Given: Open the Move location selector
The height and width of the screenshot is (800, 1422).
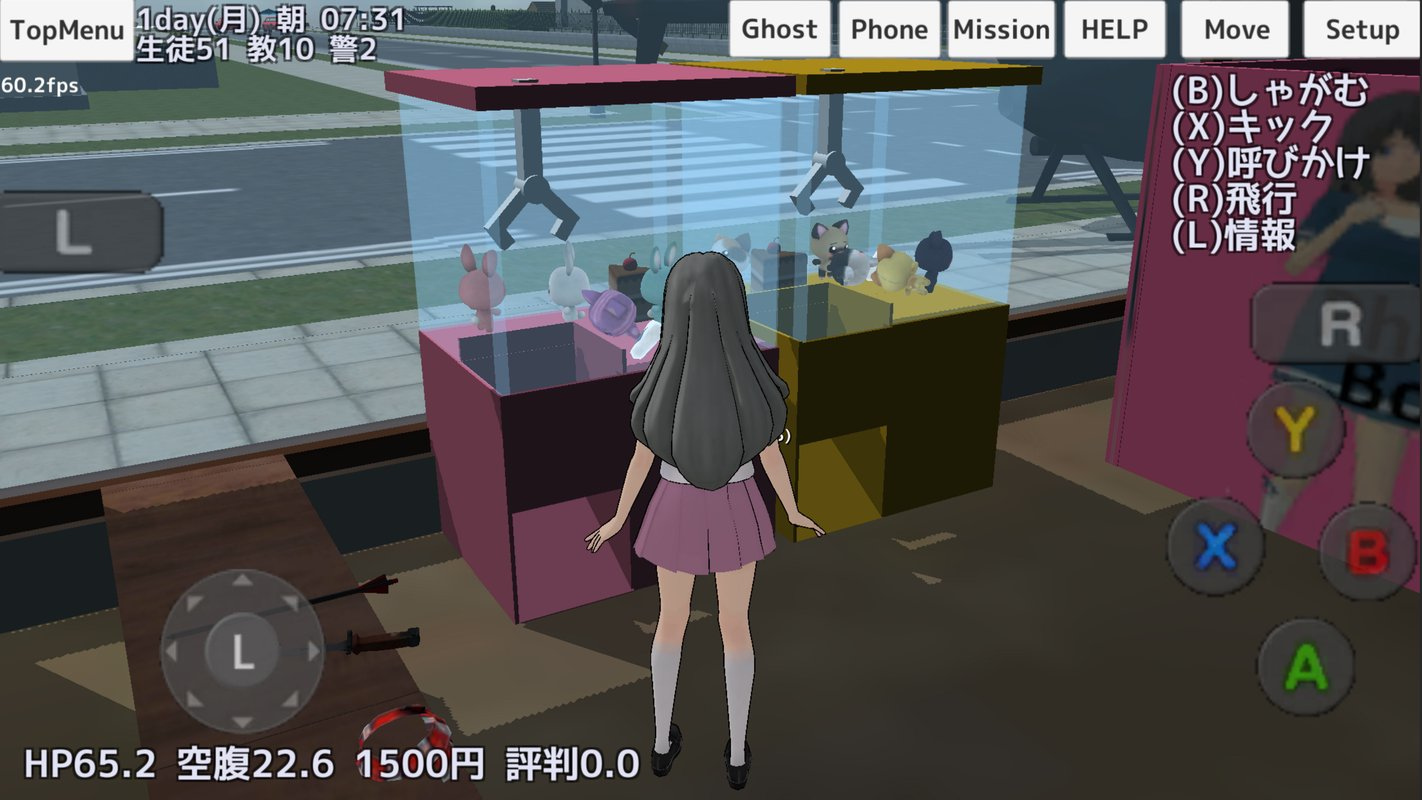Looking at the screenshot, I should (x=1235, y=29).
